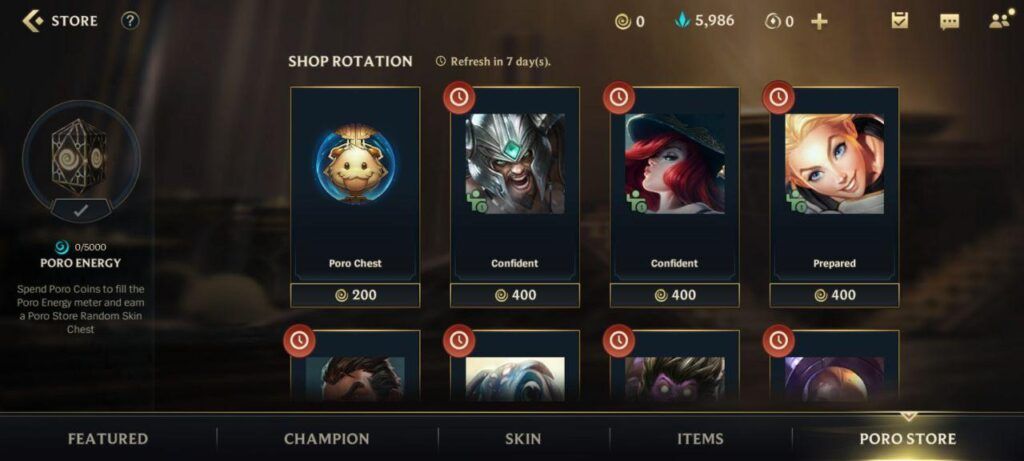Select the Tryndamere Confident emote card
The image size is (1024, 461).
(x=515, y=182)
